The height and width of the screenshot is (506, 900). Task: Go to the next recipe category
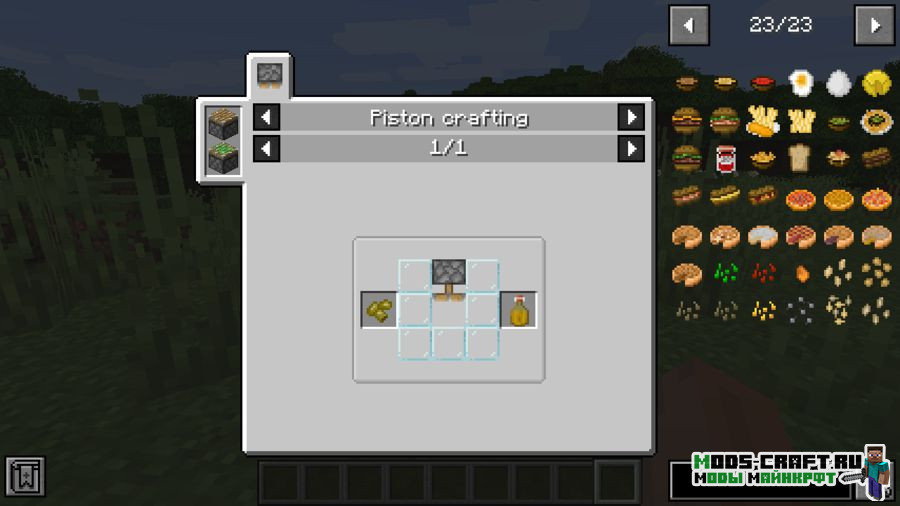click(631, 118)
